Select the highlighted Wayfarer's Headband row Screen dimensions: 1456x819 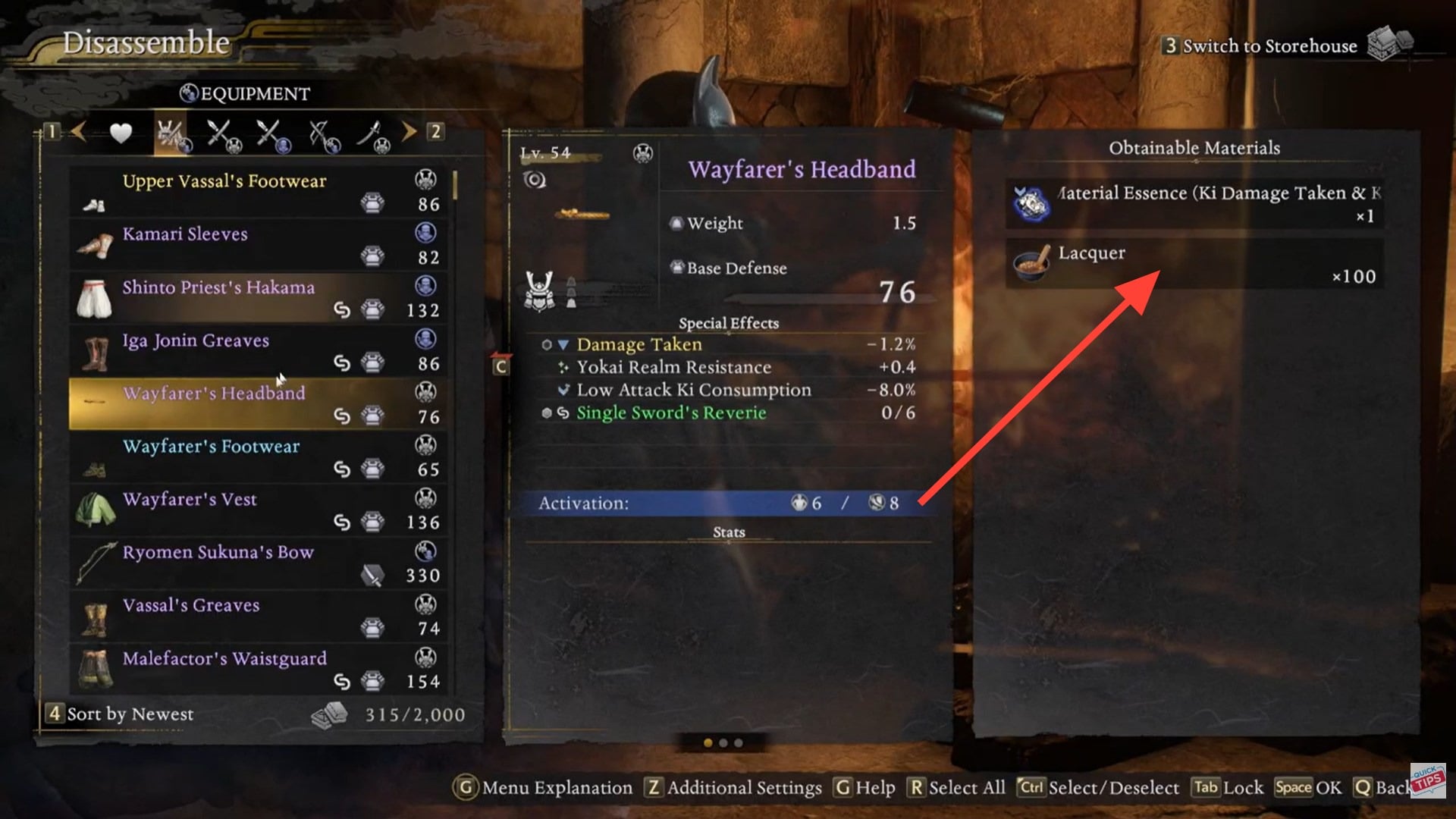click(x=258, y=404)
